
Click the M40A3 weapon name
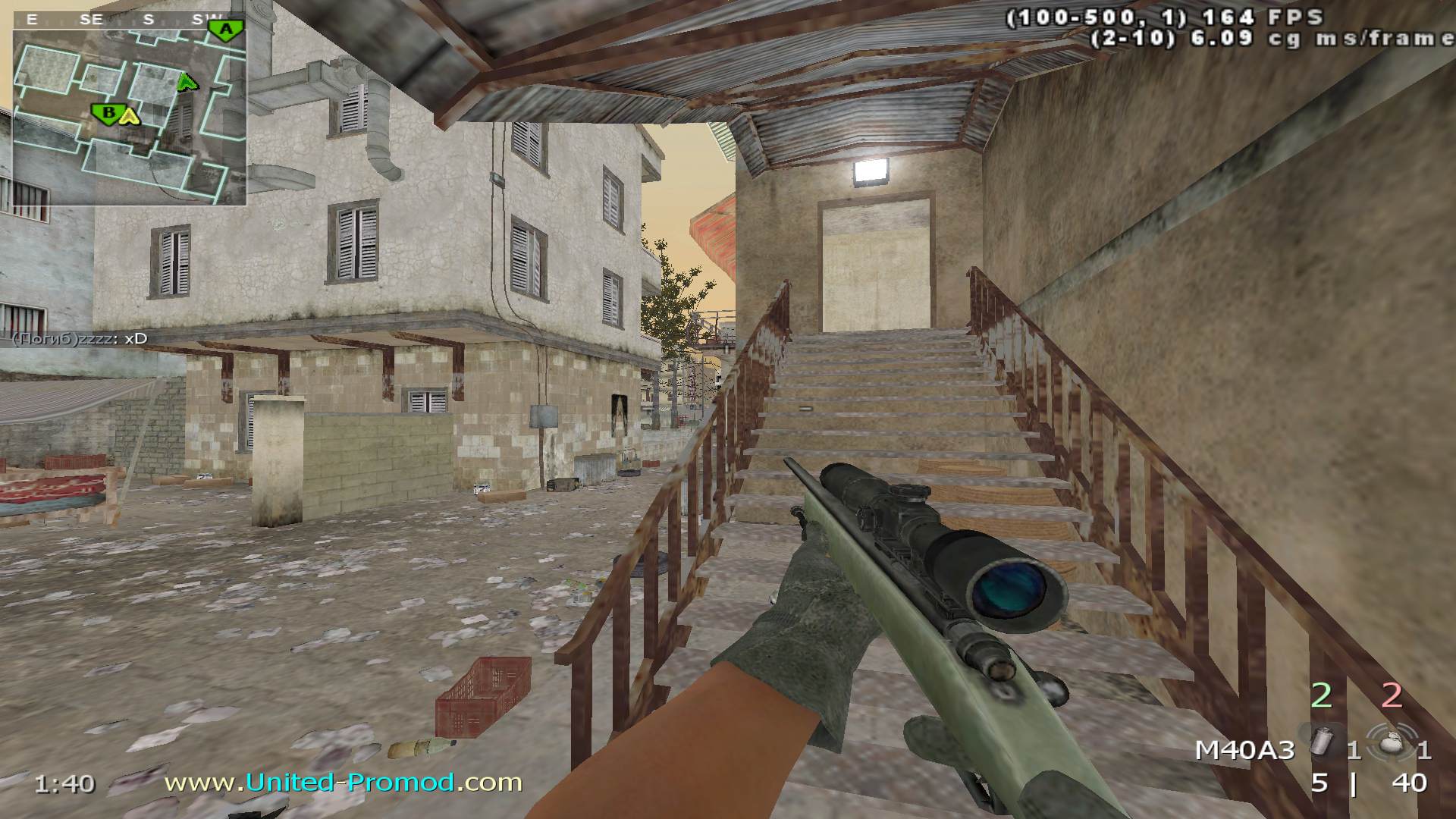tap(1244, 751)
